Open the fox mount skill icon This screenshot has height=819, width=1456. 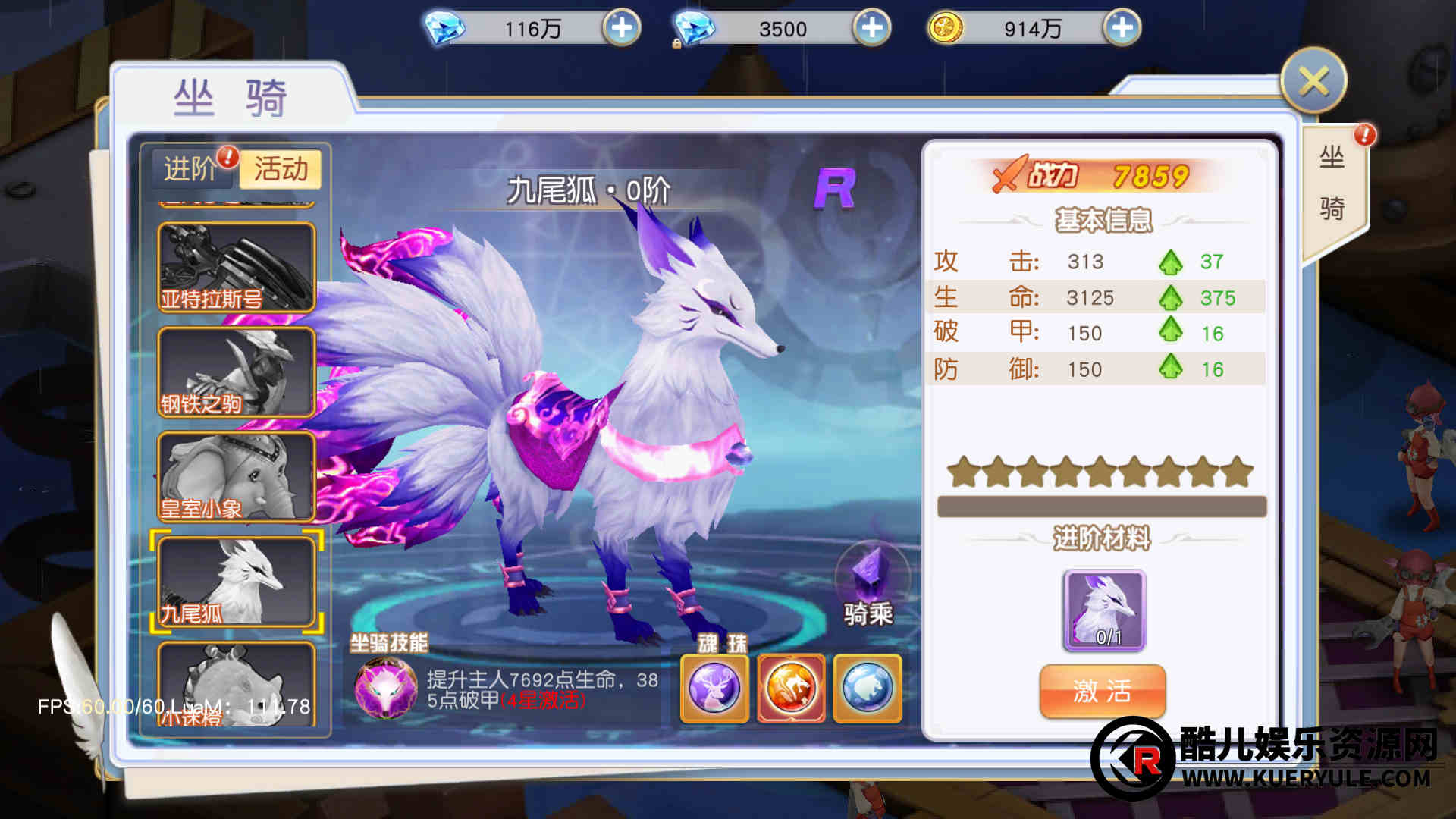tap(386, 688)
